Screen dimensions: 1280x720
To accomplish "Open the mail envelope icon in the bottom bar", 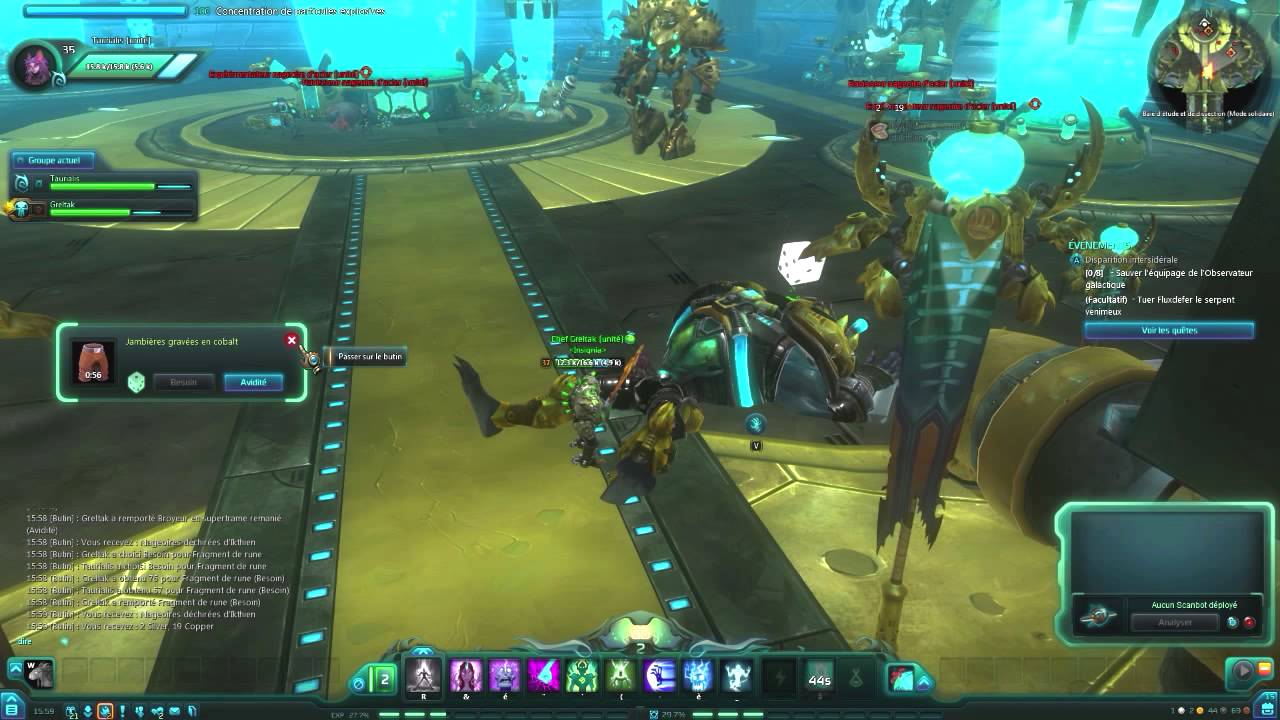I will tap(175, 711).
